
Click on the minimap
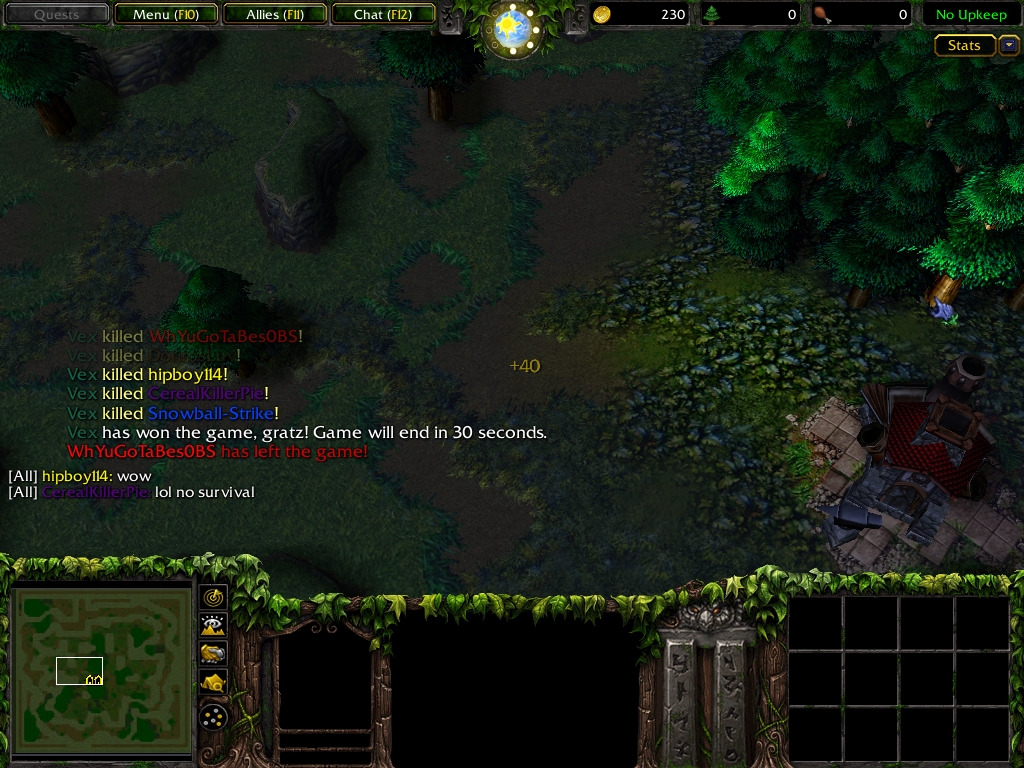tap(101, 672)
